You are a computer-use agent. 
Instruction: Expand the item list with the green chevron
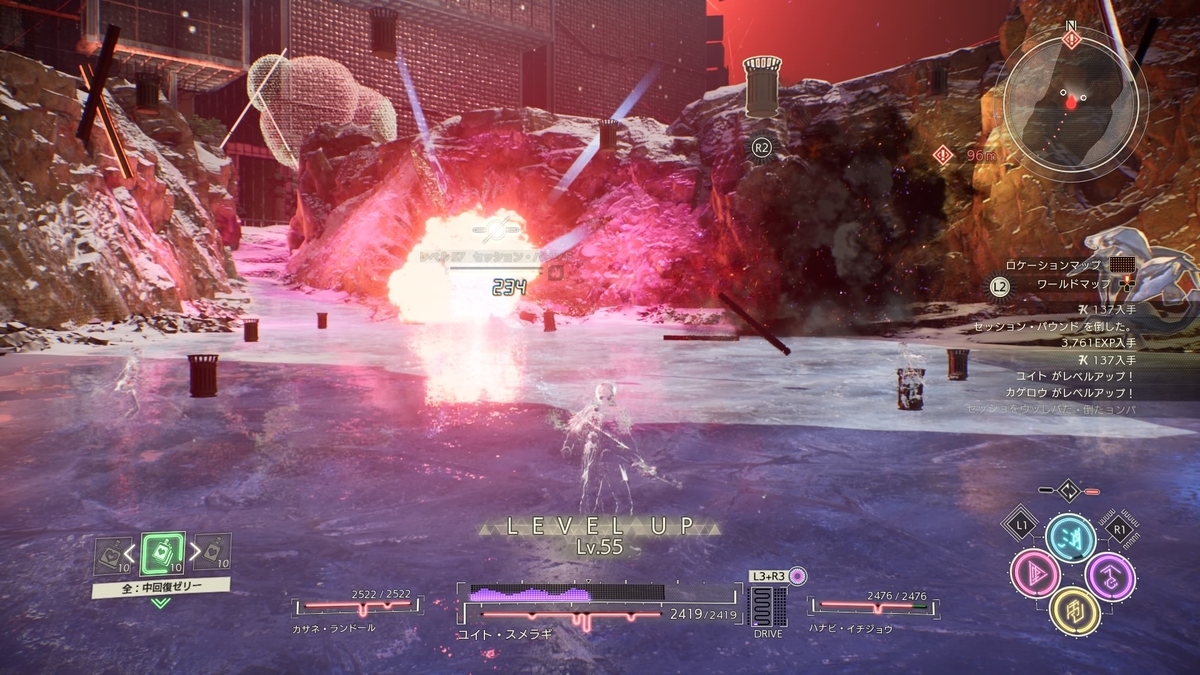pyautogui.click(x=161, y=603)
